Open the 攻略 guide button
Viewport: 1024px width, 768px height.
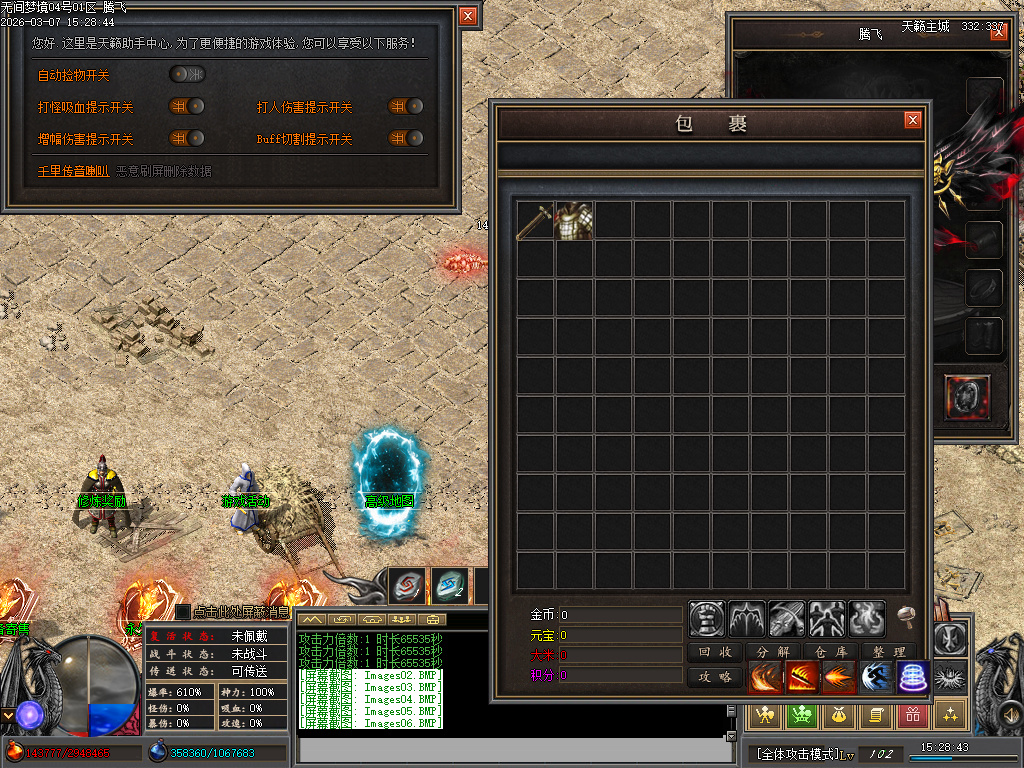pyautogui.click(x=715, y=677)
